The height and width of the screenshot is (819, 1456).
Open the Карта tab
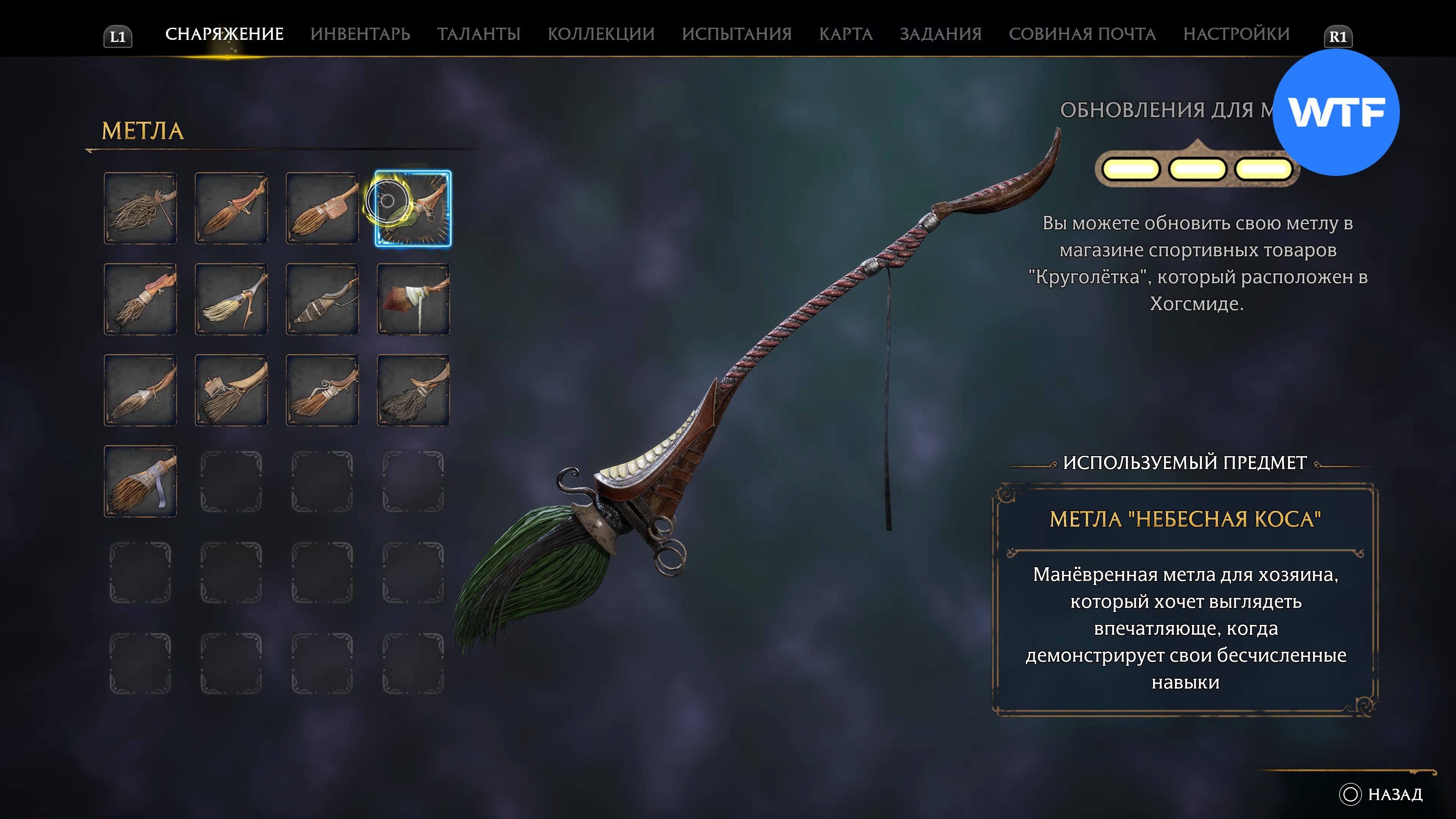coord(846,34)
